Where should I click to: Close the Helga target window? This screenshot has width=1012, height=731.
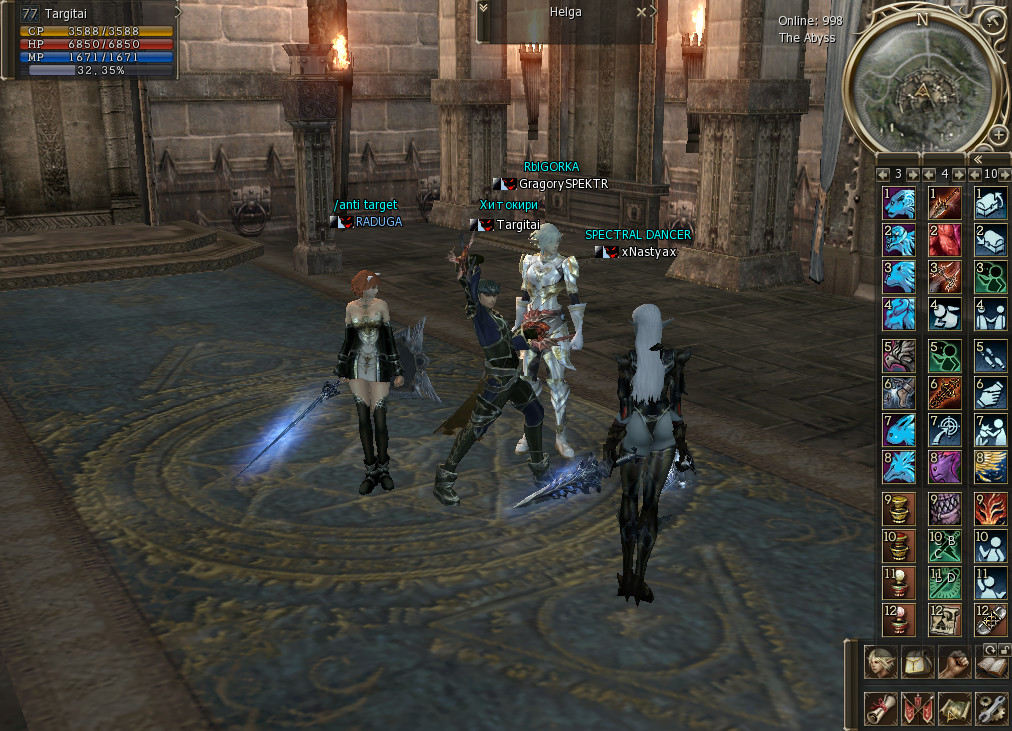pos(642,11)
